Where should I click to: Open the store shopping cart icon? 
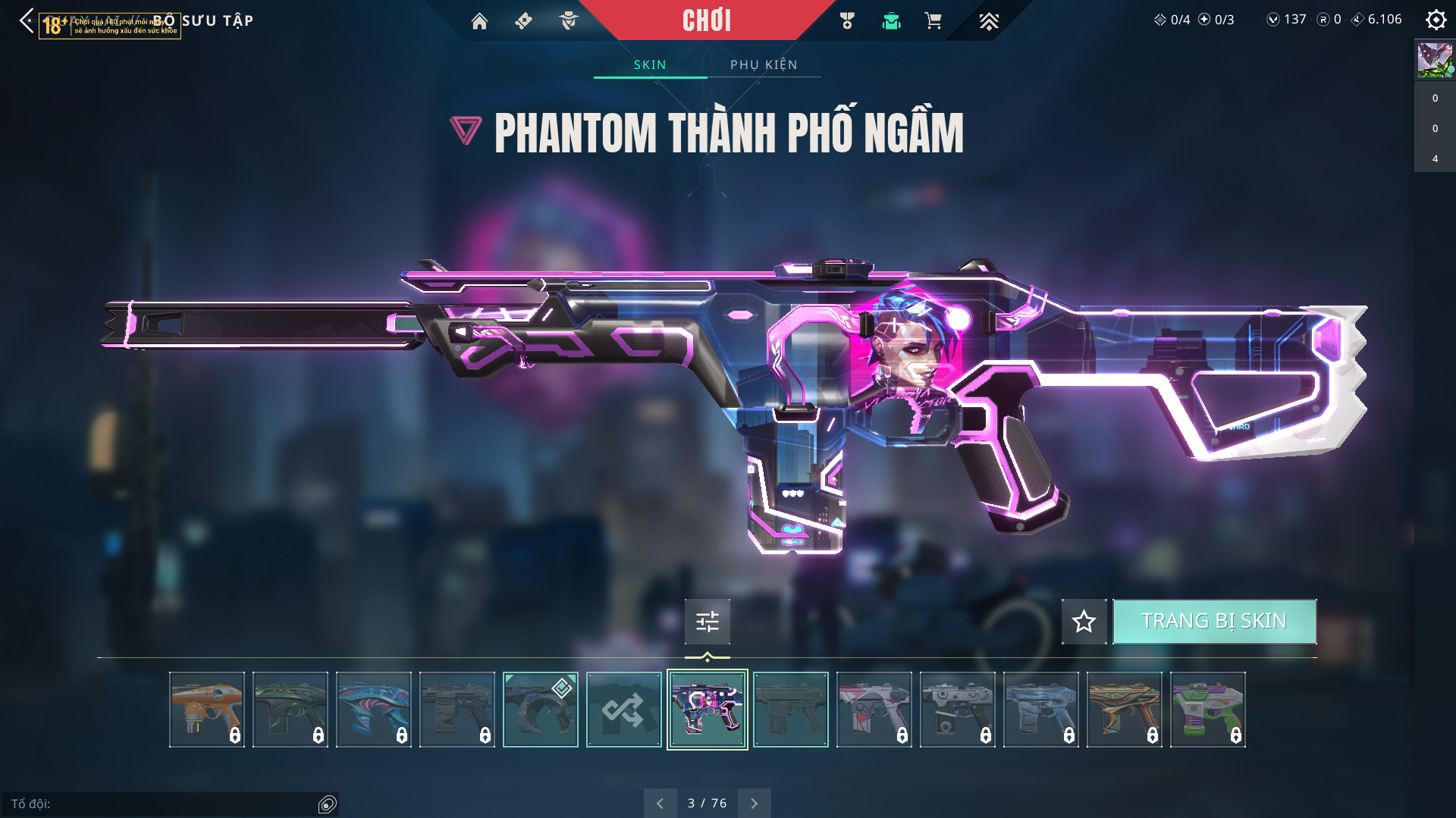pyautogui.click(x=934, y=21)
